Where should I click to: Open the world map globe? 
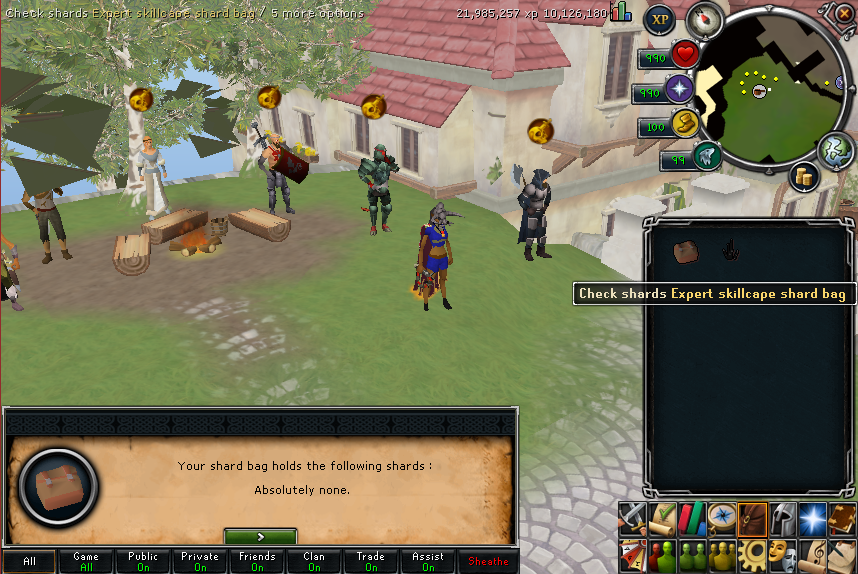(833, 149)
